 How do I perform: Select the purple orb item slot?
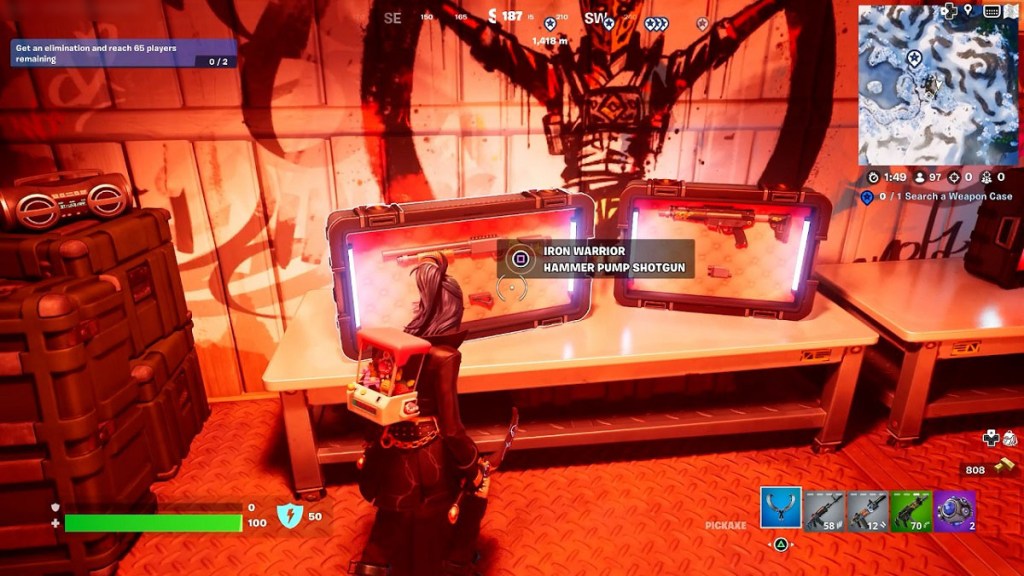pos(955,510)
